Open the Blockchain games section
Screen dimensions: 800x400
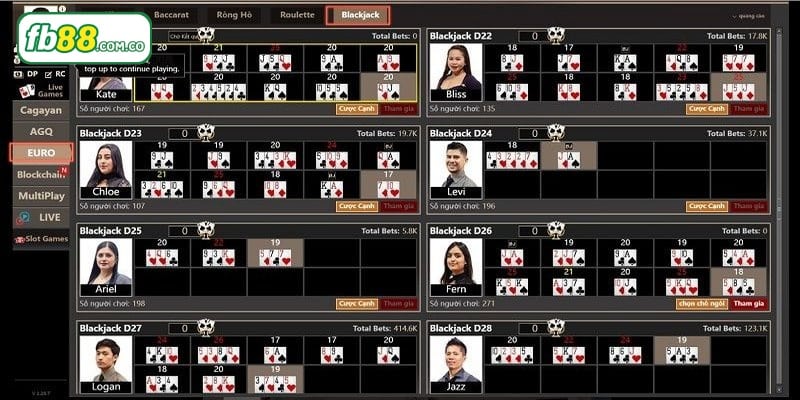pyautogui.click(x=41, y=174)
